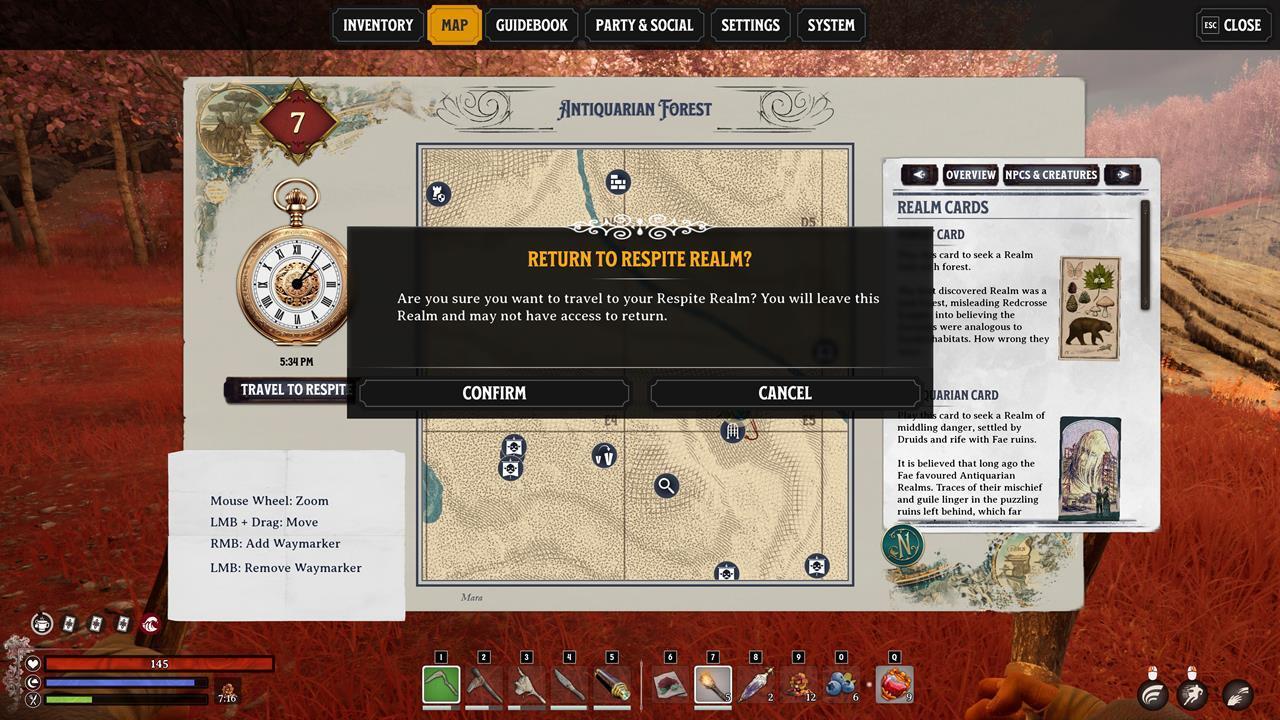Viewport: 1280px width, 720px height.
Task: Select the pickaxe in hotbar slot 2
Action: 484,685
